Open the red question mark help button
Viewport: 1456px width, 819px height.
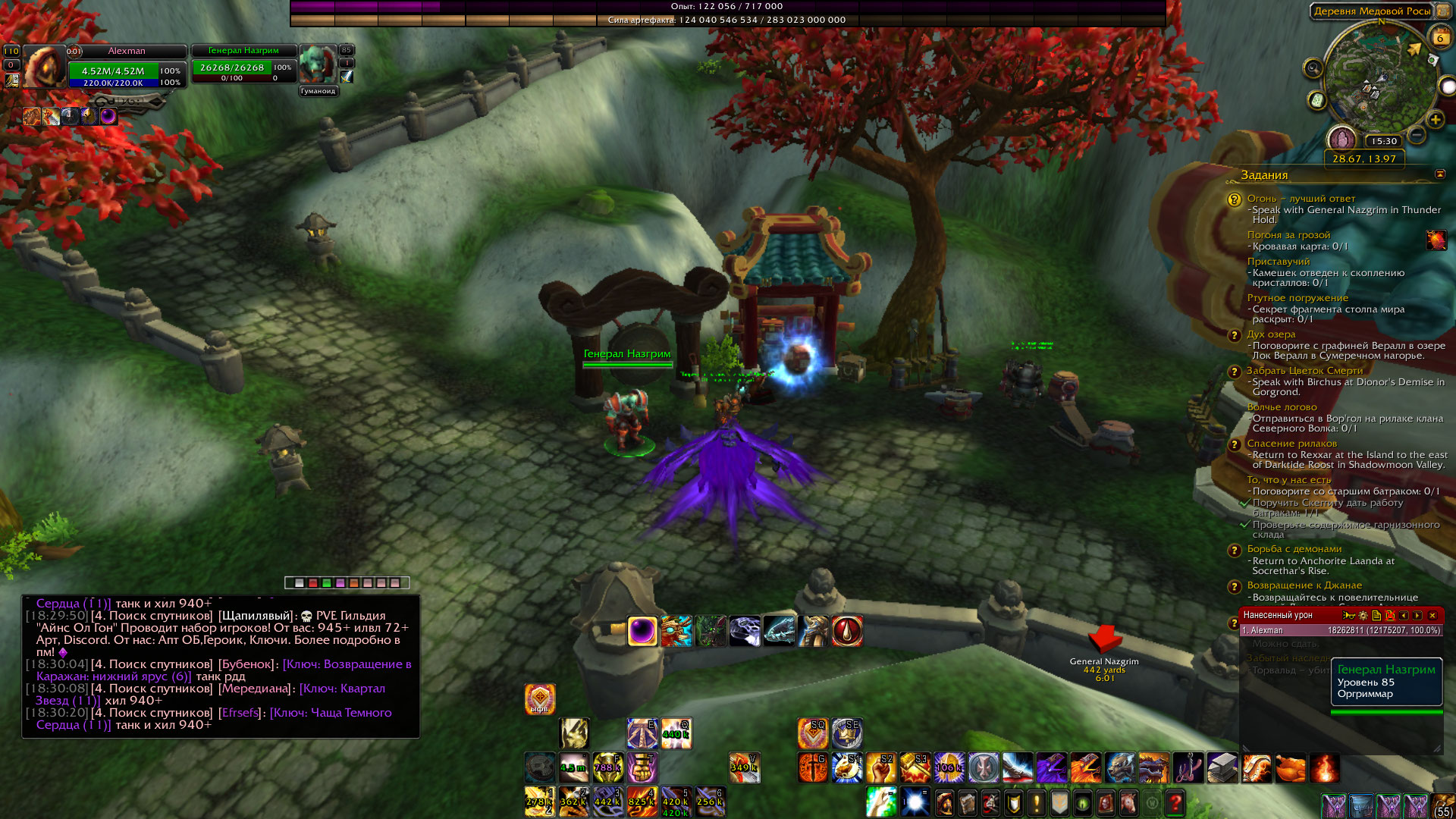click(x=1175, y=802)
